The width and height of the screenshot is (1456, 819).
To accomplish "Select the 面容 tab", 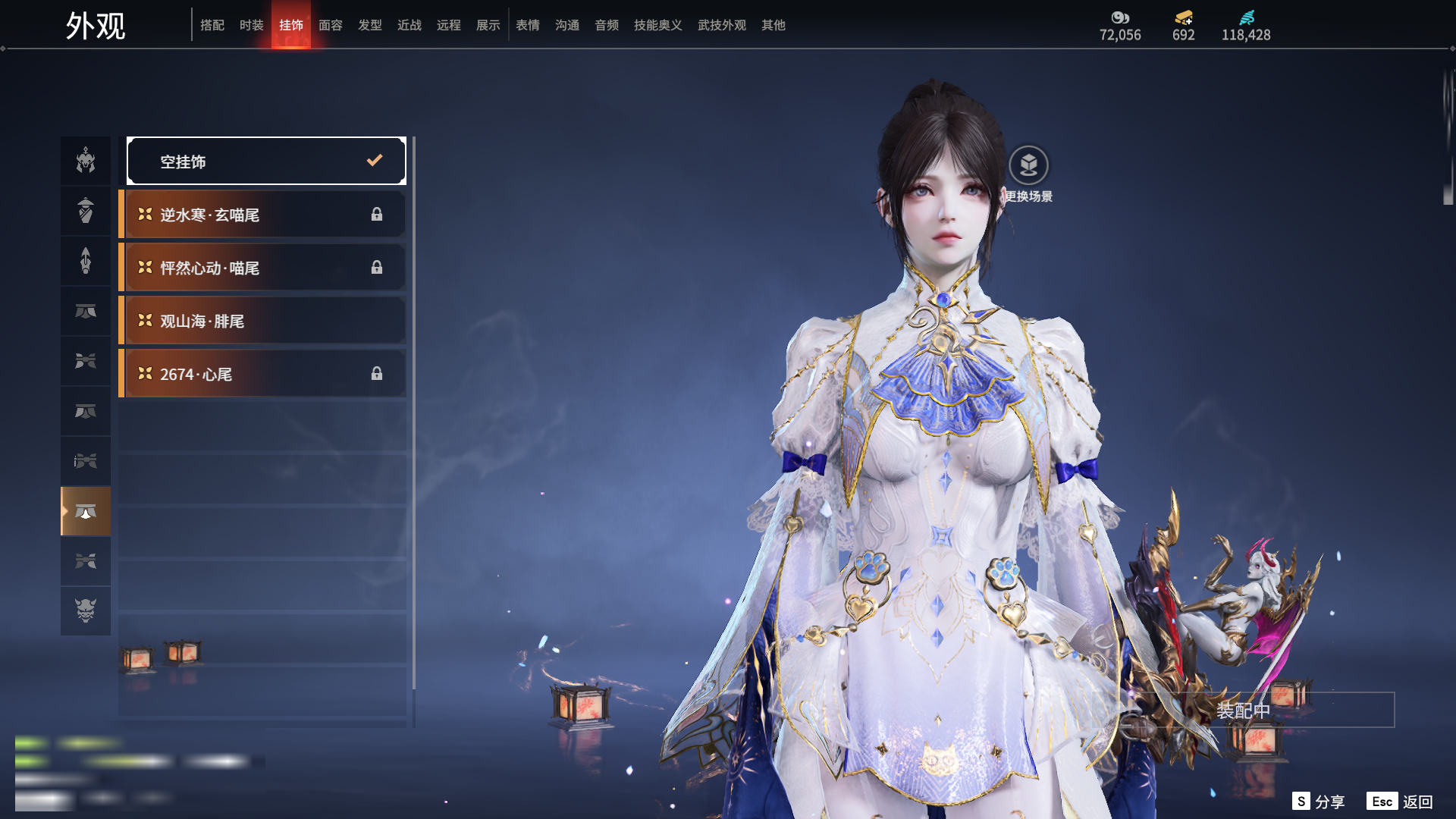I will pyautogui.click(x=331, y=25).
